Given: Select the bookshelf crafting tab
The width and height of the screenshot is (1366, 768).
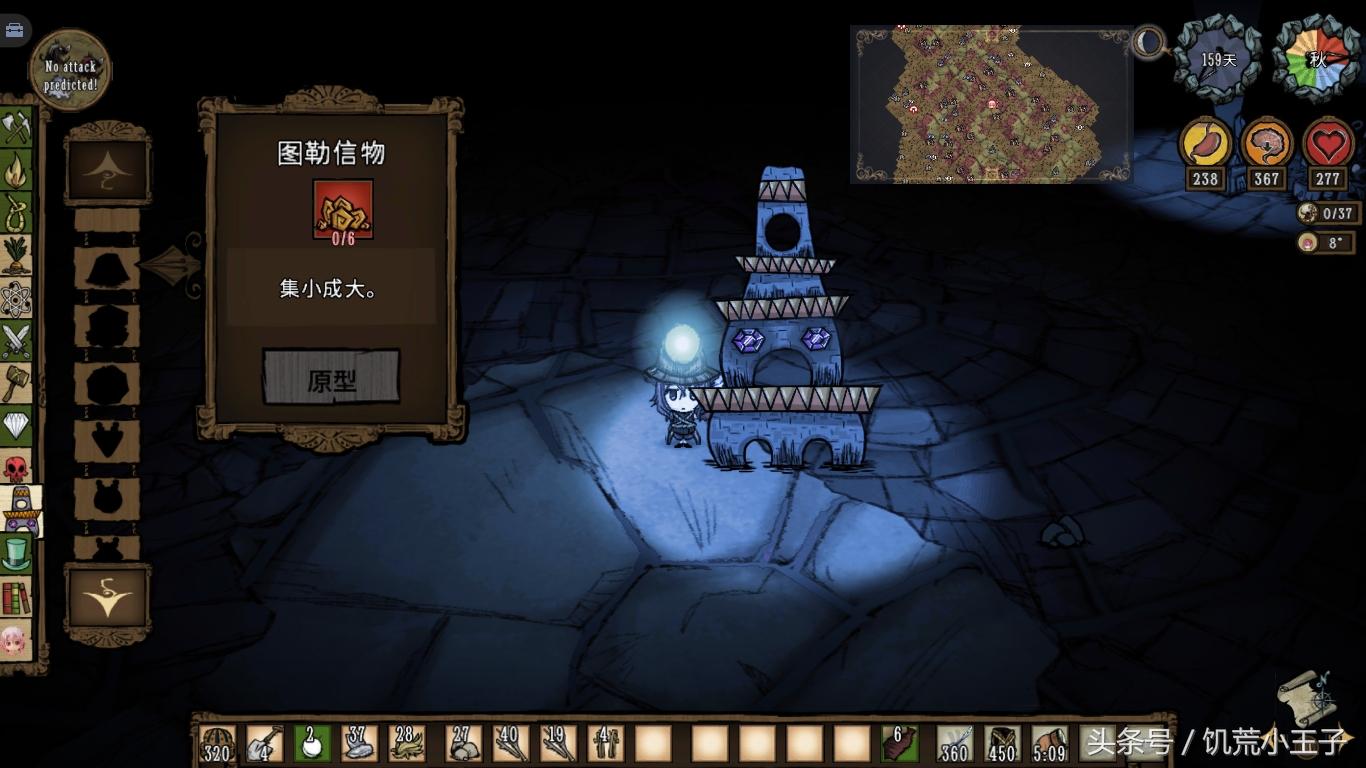Looking at the screenshot, I should (16, 596).
